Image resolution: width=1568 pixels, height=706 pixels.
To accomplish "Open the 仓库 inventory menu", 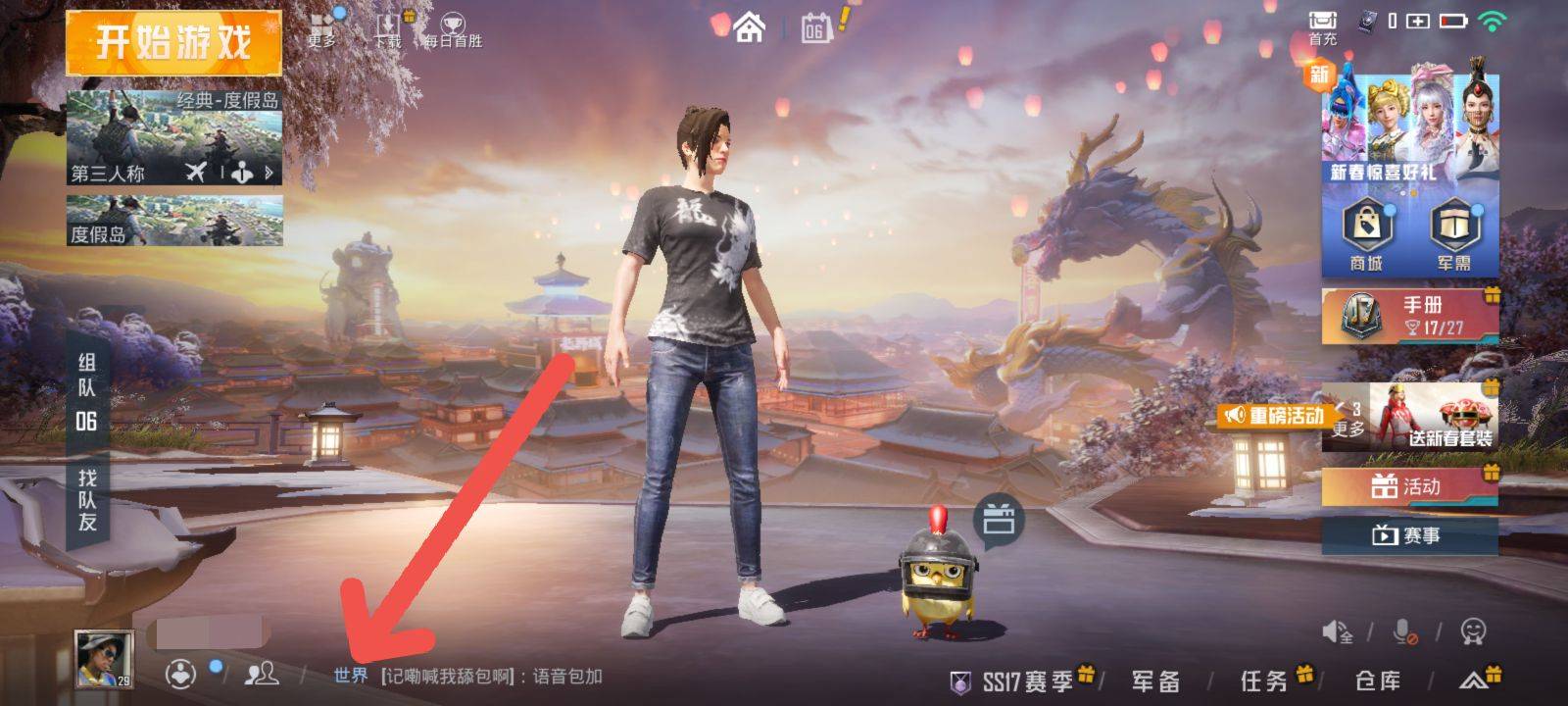I will point(1377,681).
